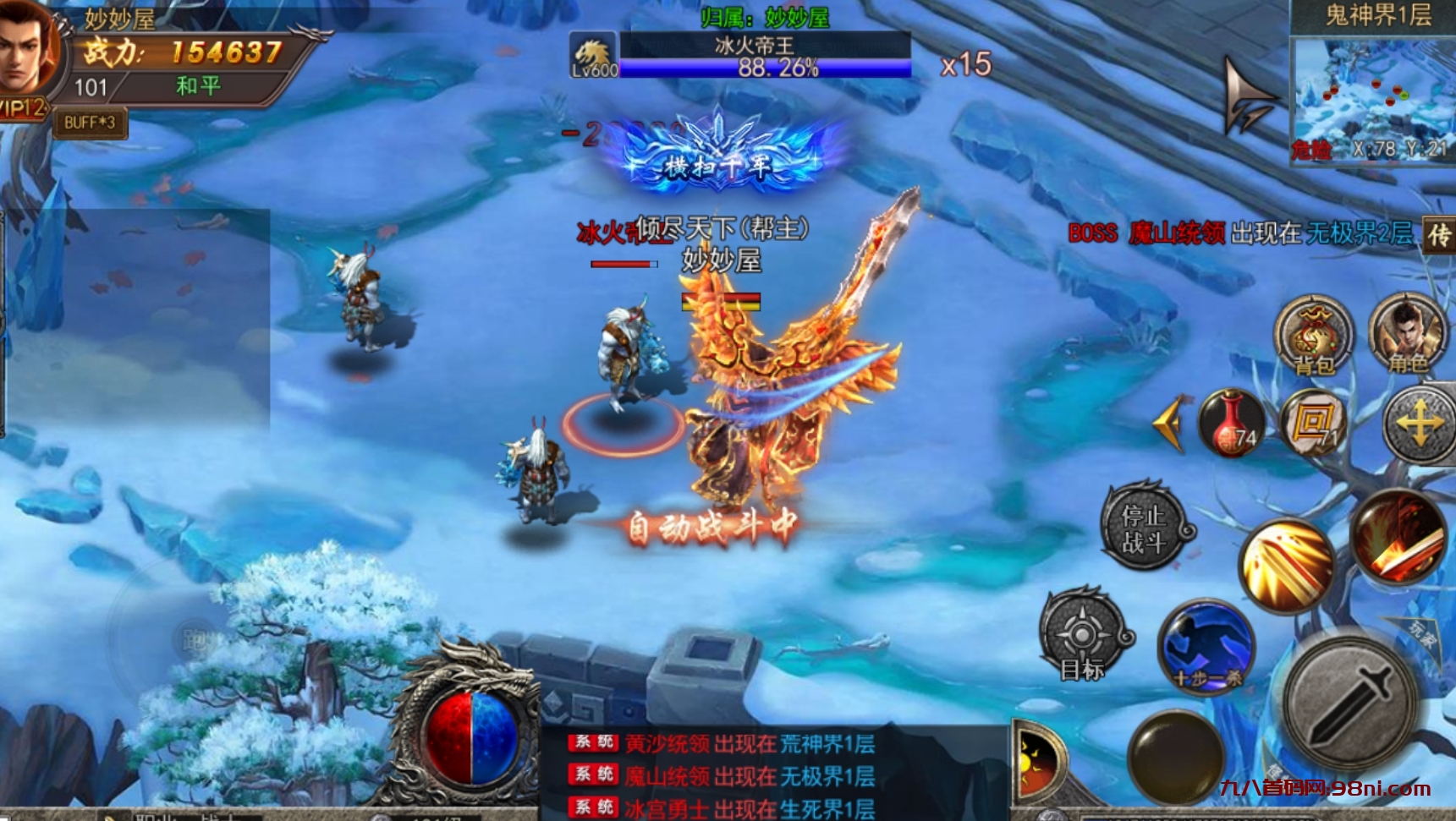Open the BUFF*3 status list
1456x821 pixels.
tap(90, 123)
